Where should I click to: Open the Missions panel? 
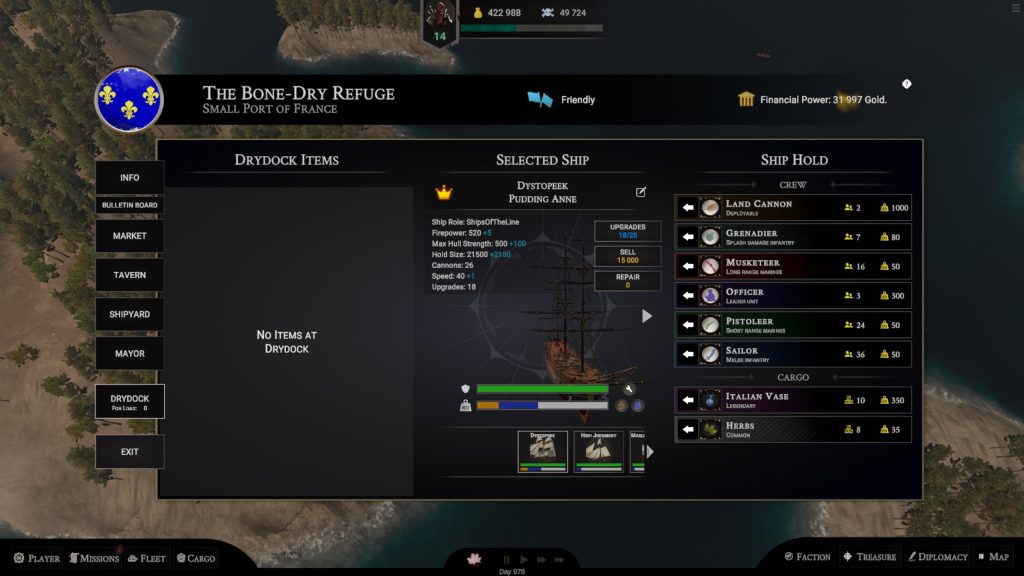pos(94,558)
